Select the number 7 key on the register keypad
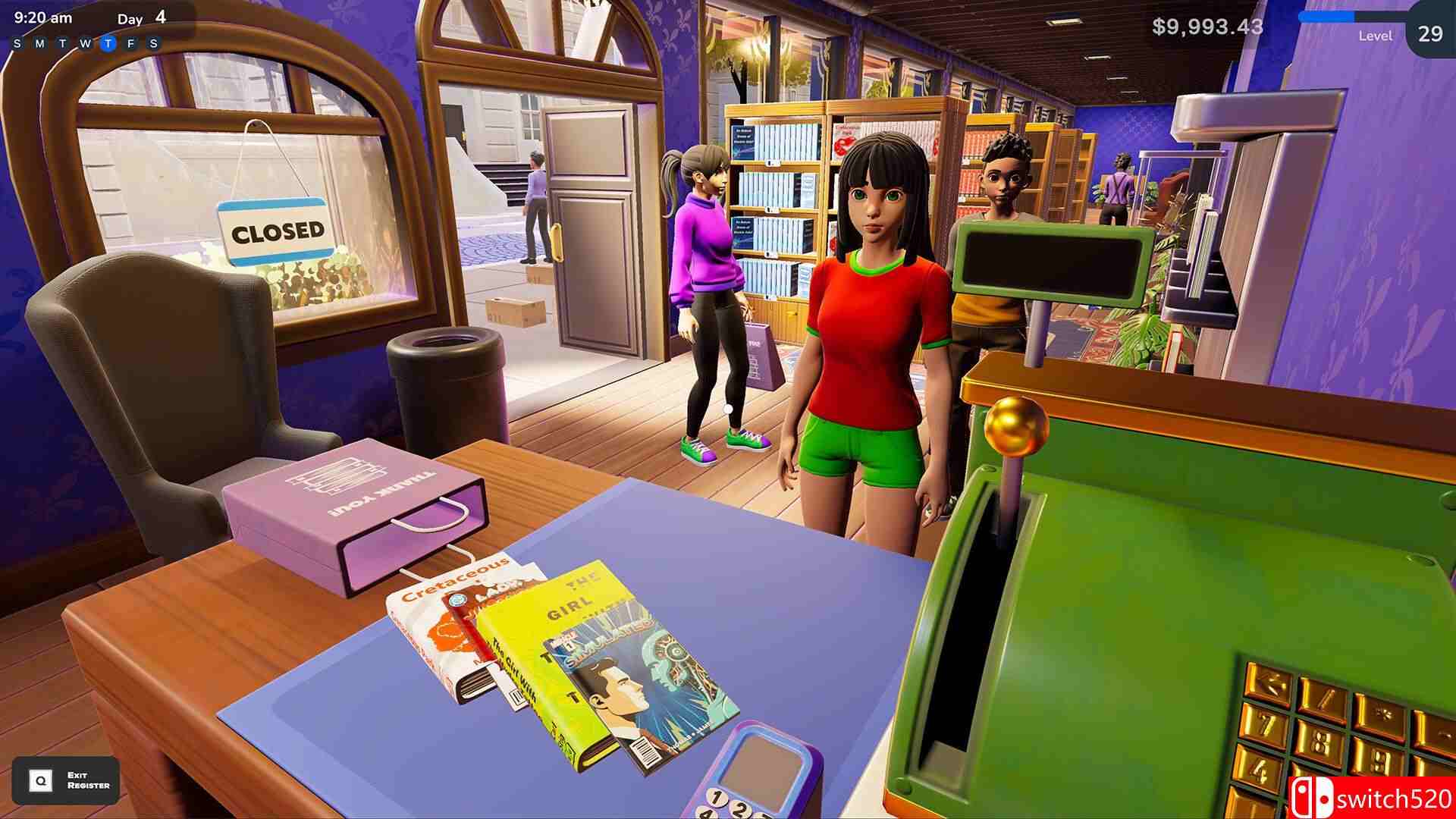 click(x=1265, y=725)
